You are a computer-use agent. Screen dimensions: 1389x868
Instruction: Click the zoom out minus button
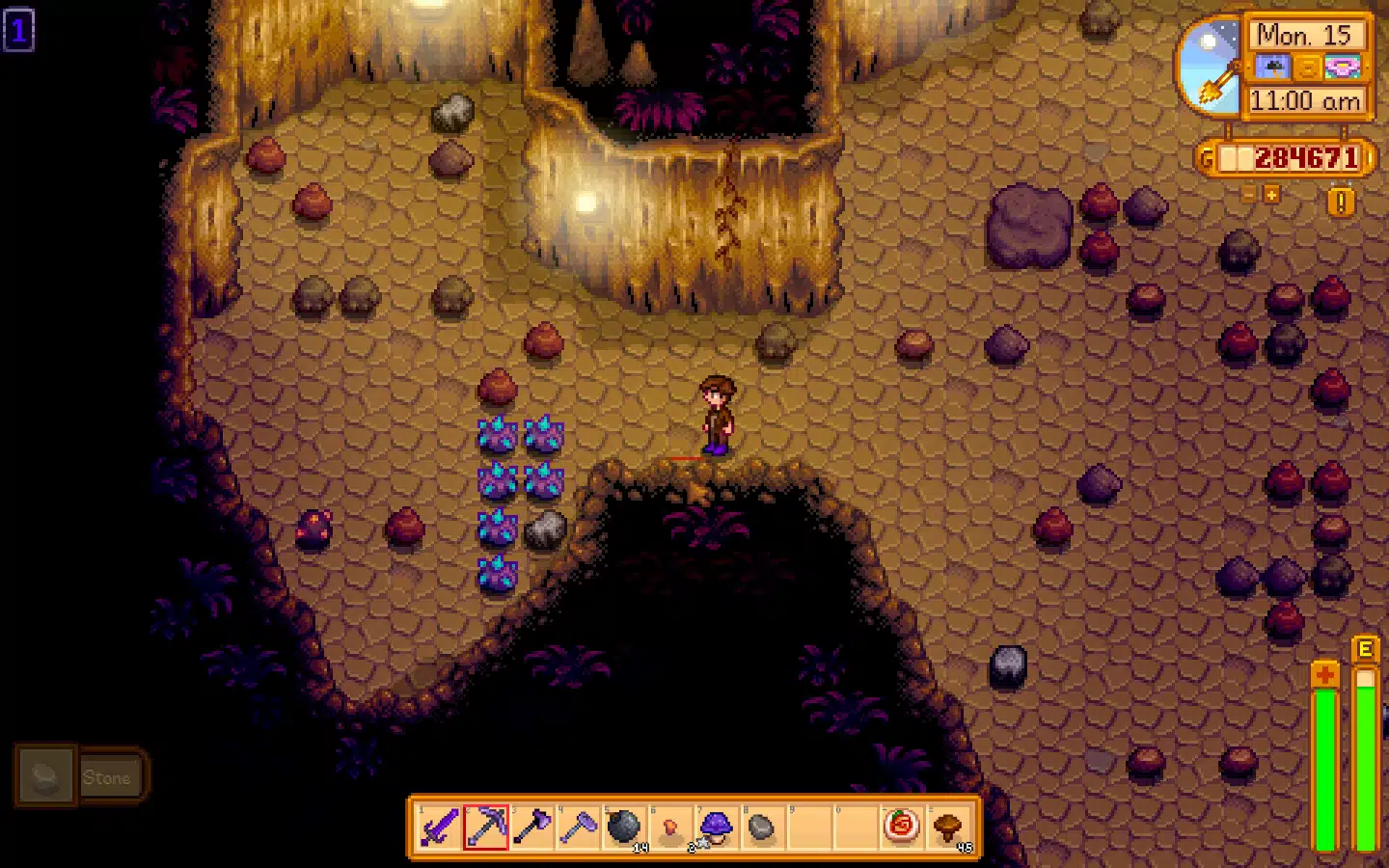[1248, 193]
